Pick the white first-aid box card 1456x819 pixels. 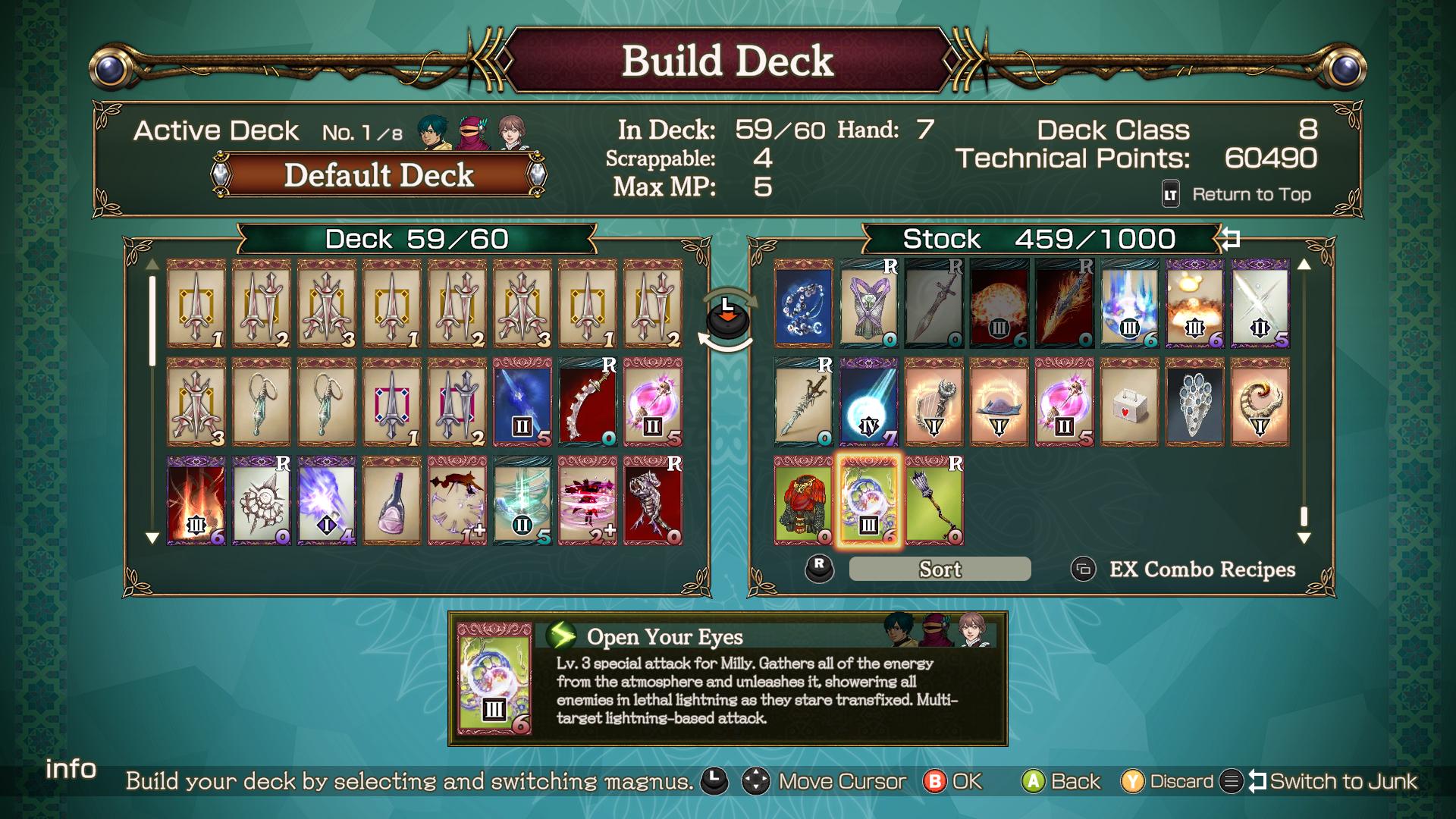tap(1129, 402)
